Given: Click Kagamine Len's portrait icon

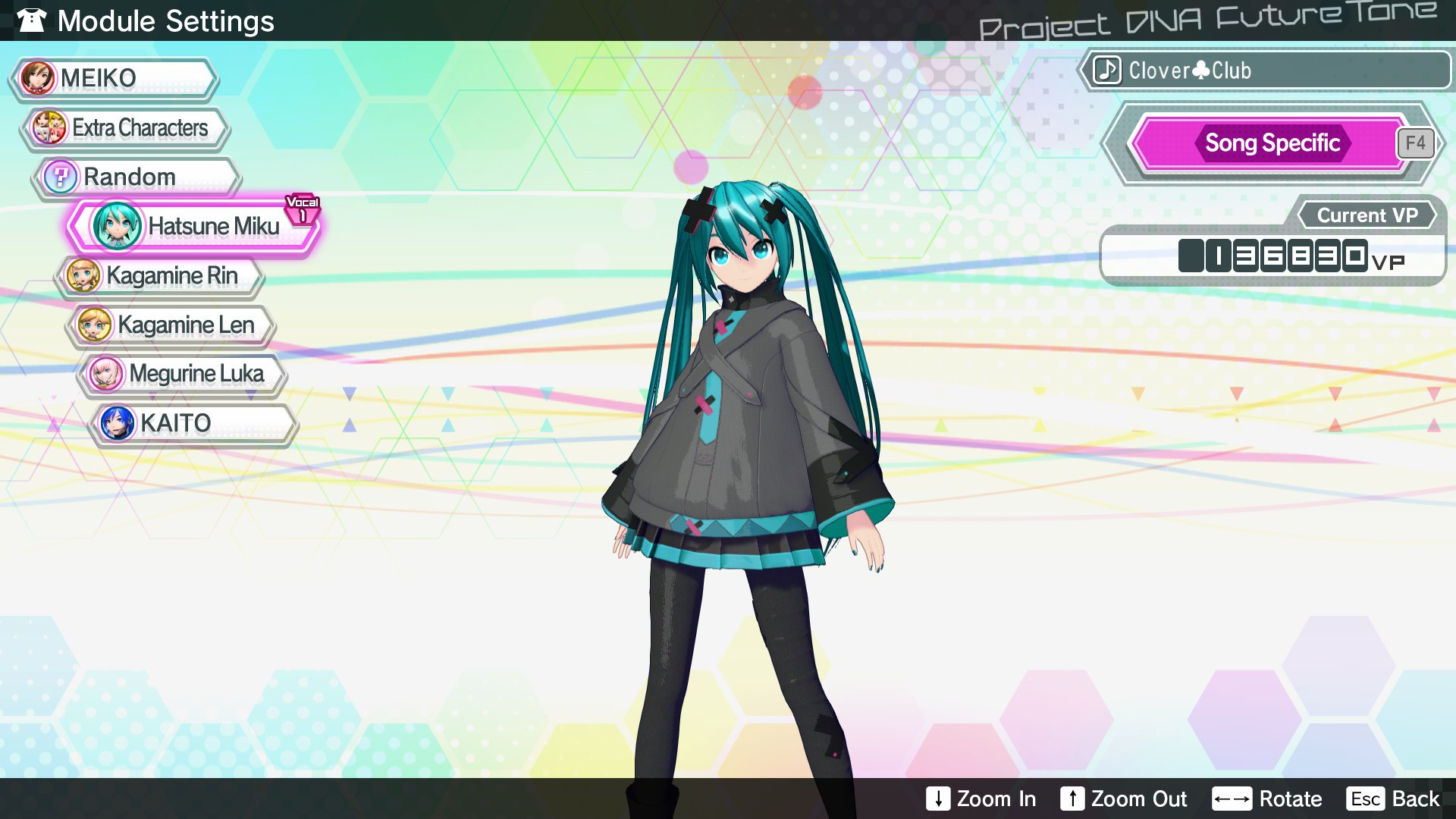Looking at the screenshot, I should point(96,325).
